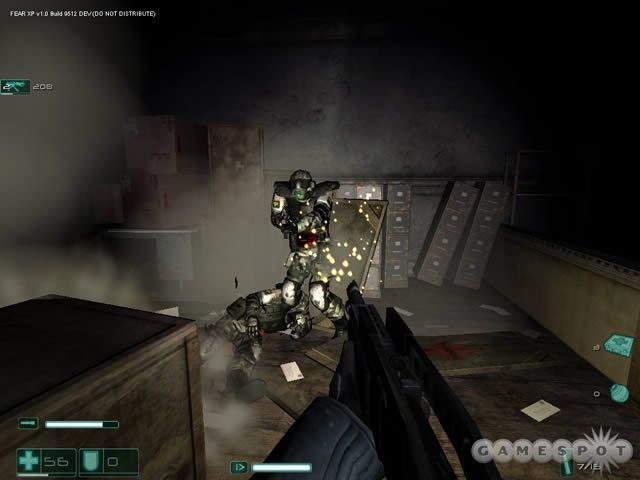Click the green health cross icon
The width and height of the screenshot is (640, 480).
tap(28, 461)
